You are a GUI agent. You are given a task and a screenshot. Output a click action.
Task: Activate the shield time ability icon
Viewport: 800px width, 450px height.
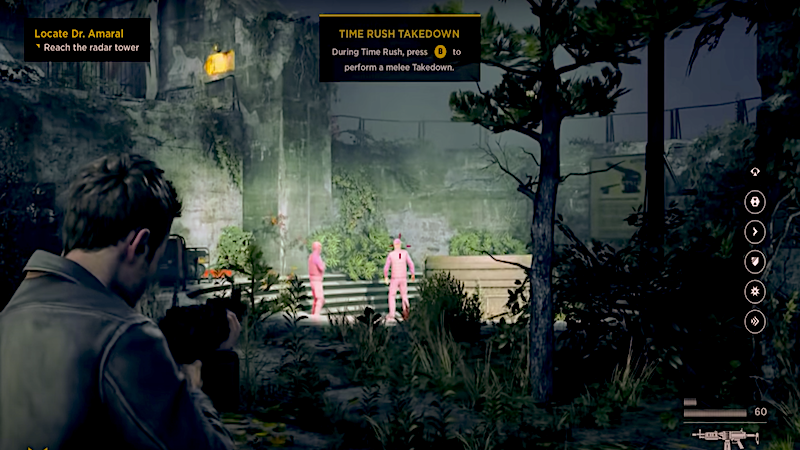(x=755, y=262)
